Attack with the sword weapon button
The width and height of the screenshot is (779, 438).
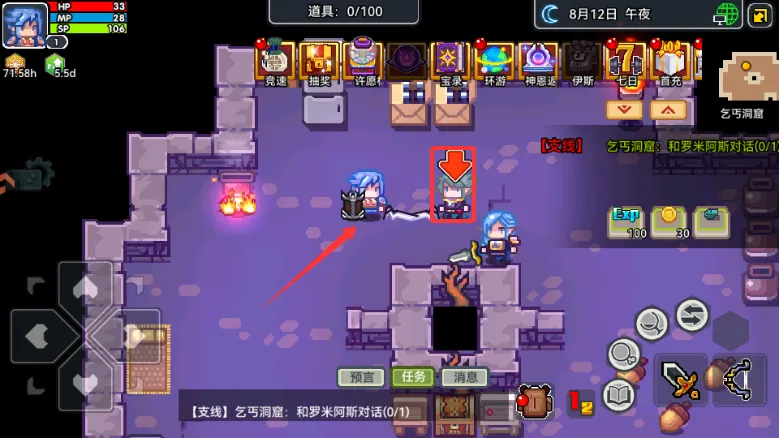681,381
